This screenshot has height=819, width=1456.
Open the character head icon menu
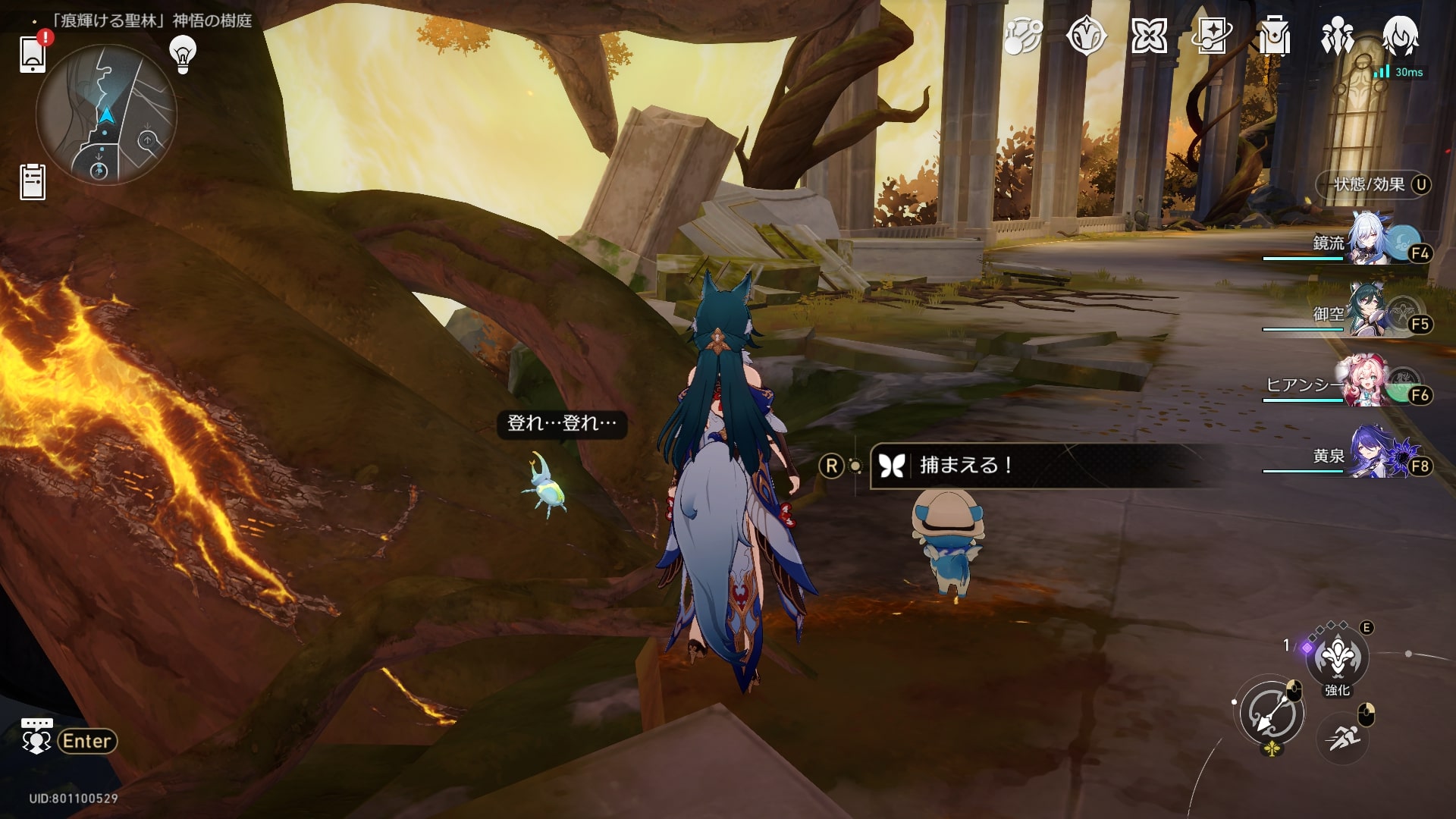pyautogui.click(x=1400, y=36)
